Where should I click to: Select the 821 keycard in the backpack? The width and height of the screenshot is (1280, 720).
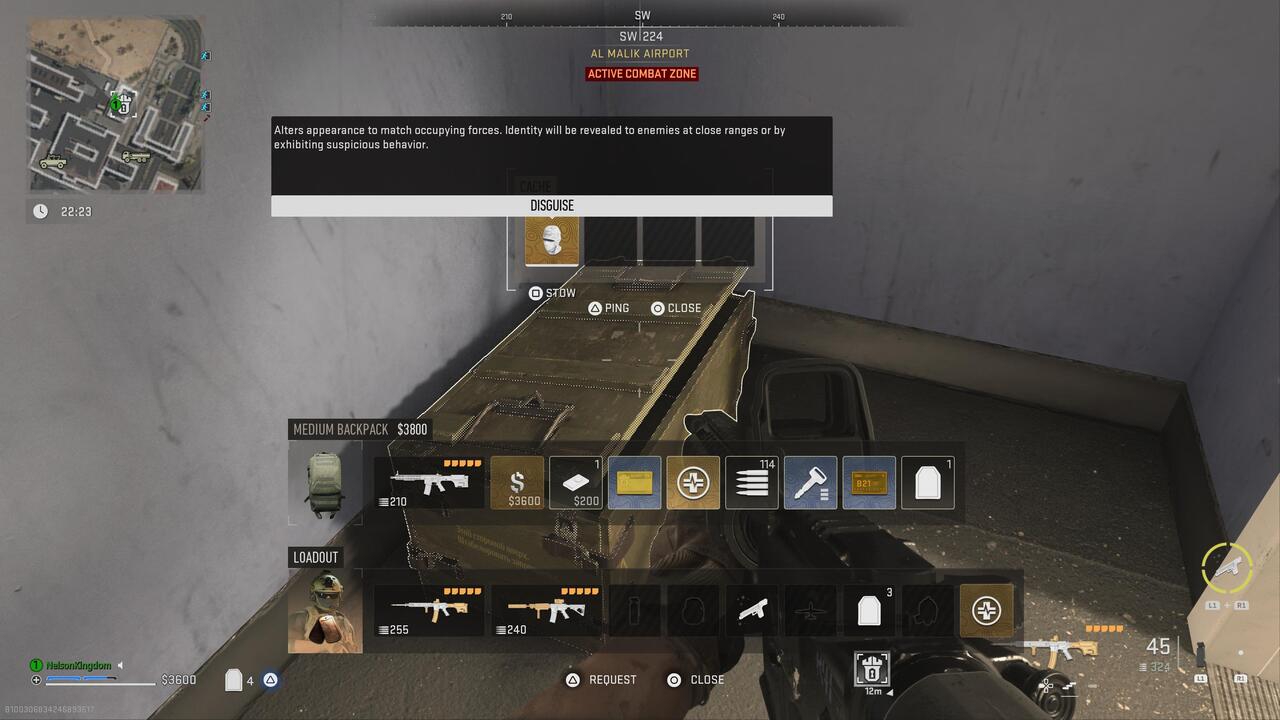(x=869, y=482)
